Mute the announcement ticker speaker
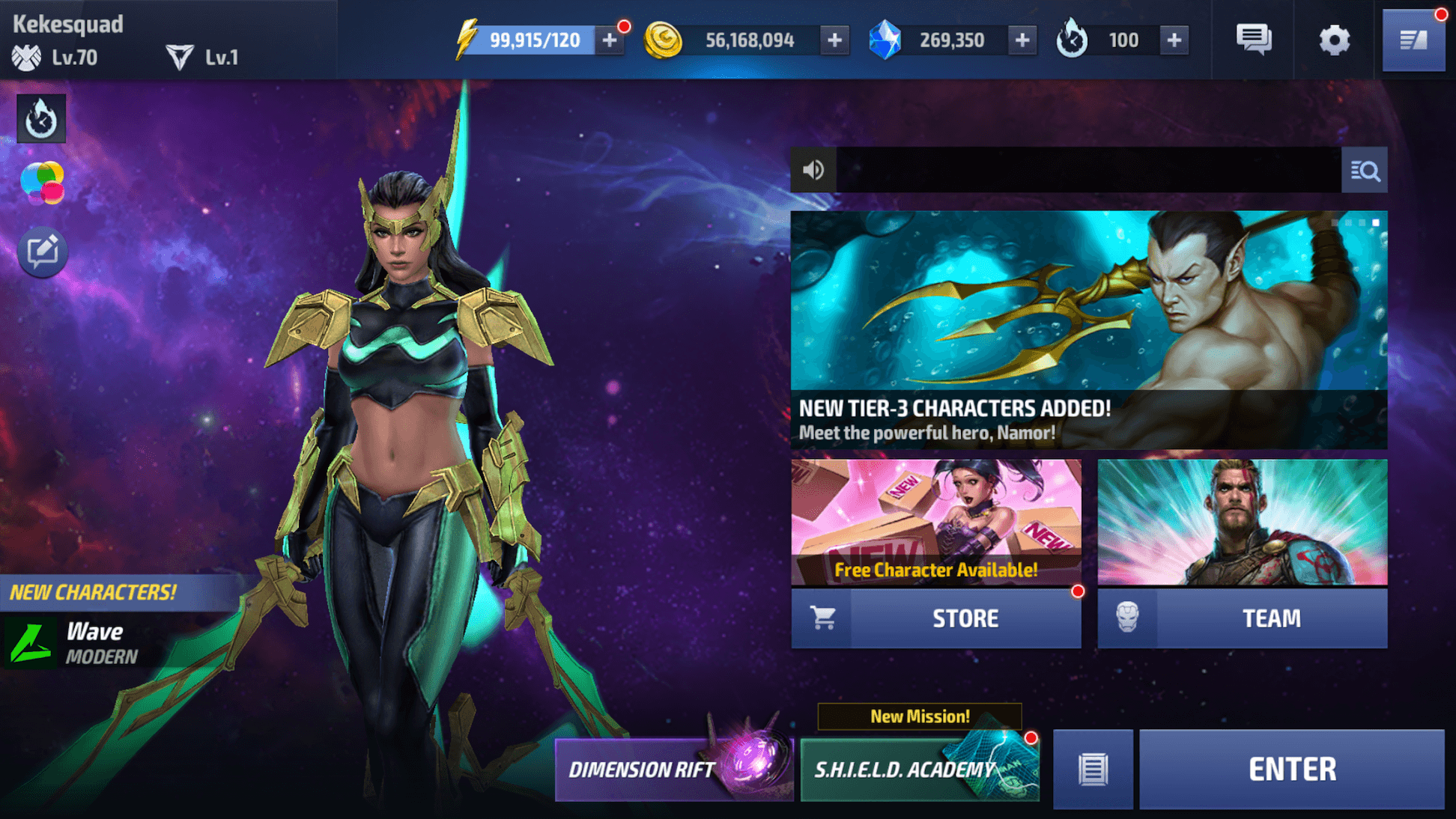 [x=814, y=170]
